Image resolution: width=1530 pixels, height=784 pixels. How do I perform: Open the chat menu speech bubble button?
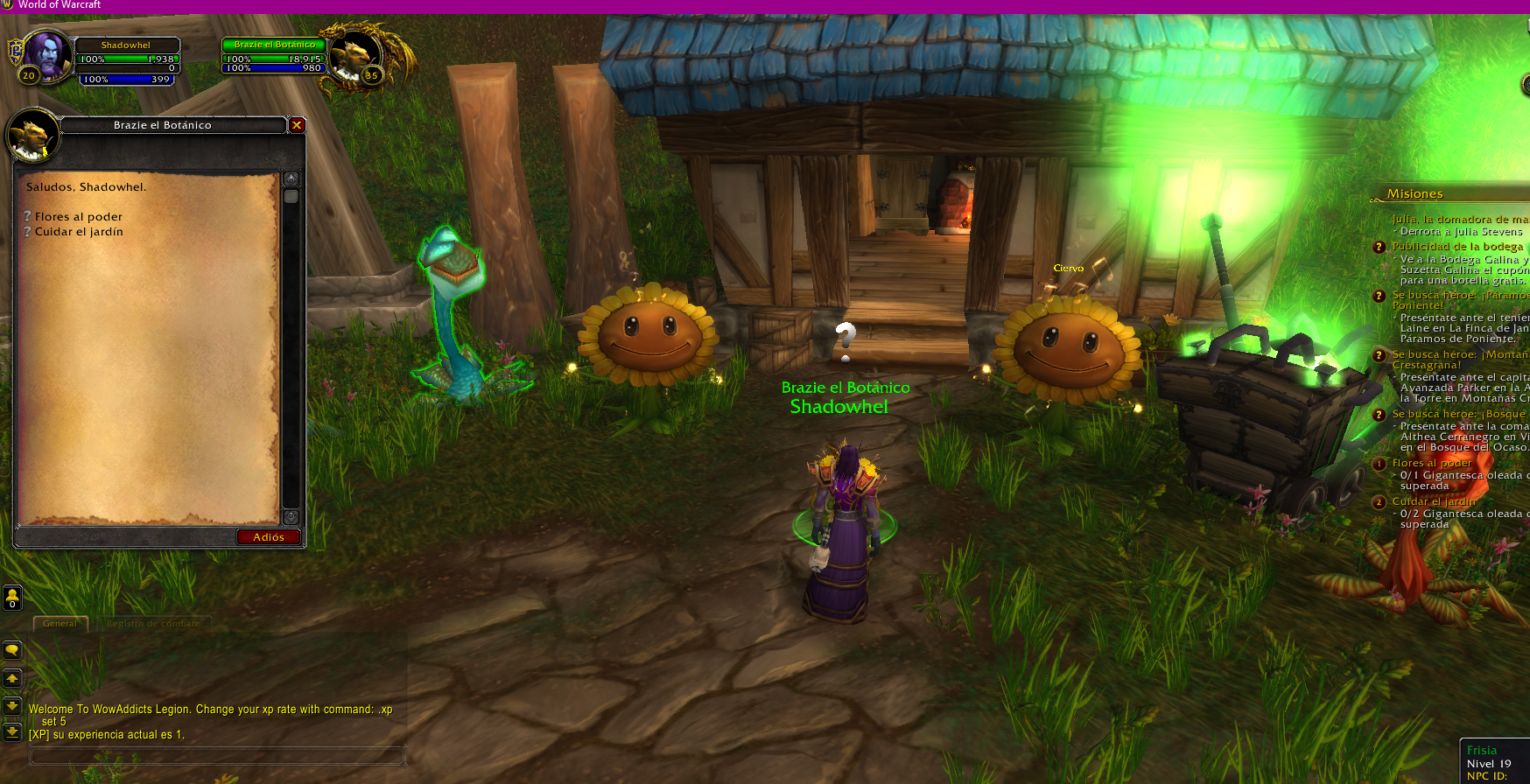[12, 650]
